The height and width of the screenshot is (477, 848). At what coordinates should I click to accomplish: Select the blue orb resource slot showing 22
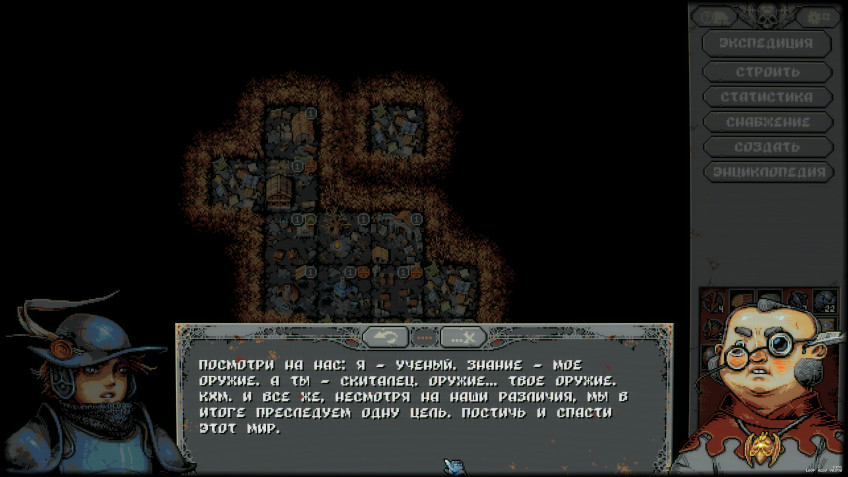coord(825,301)
